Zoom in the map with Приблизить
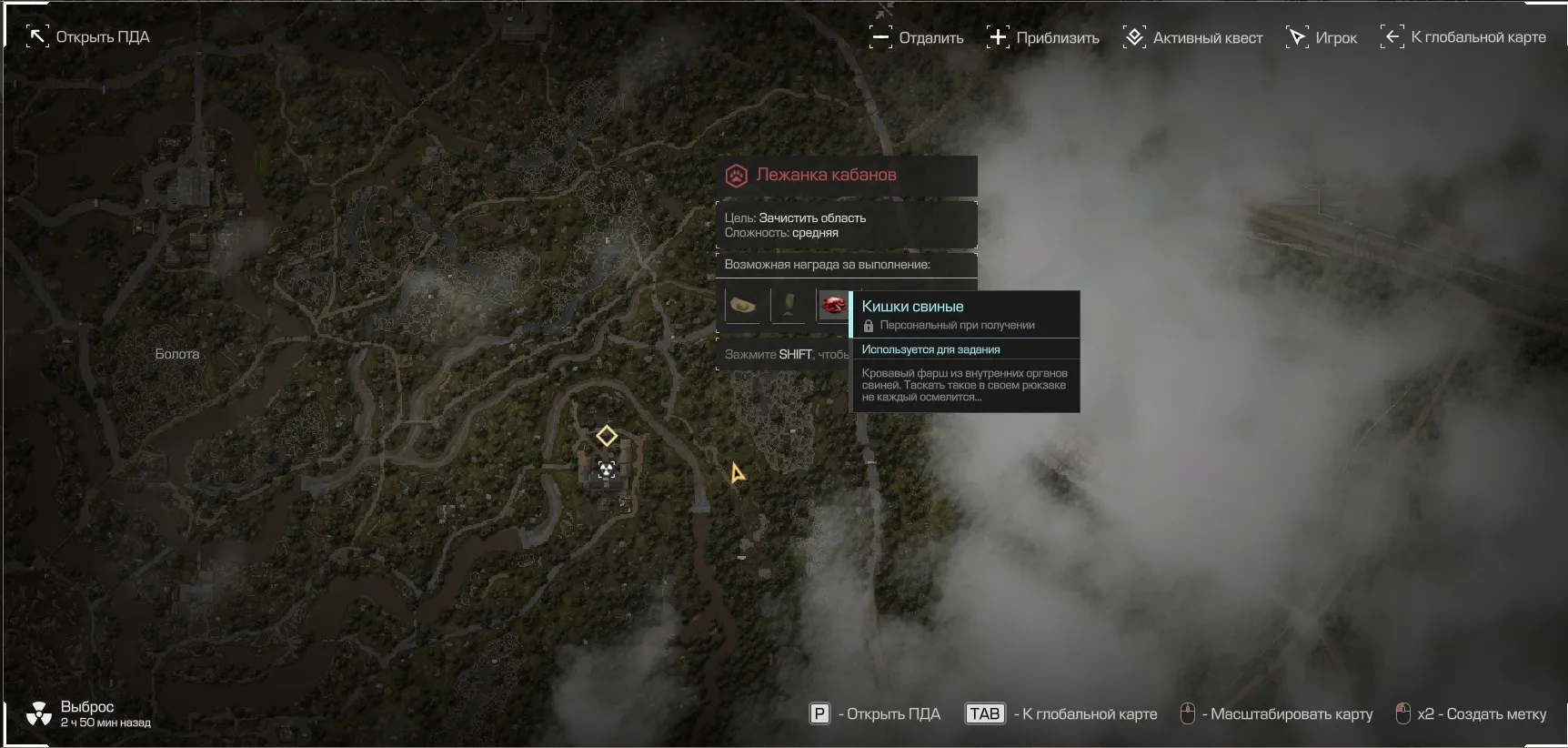Viewport: 1568px width, 748px height. (1042, 37)
